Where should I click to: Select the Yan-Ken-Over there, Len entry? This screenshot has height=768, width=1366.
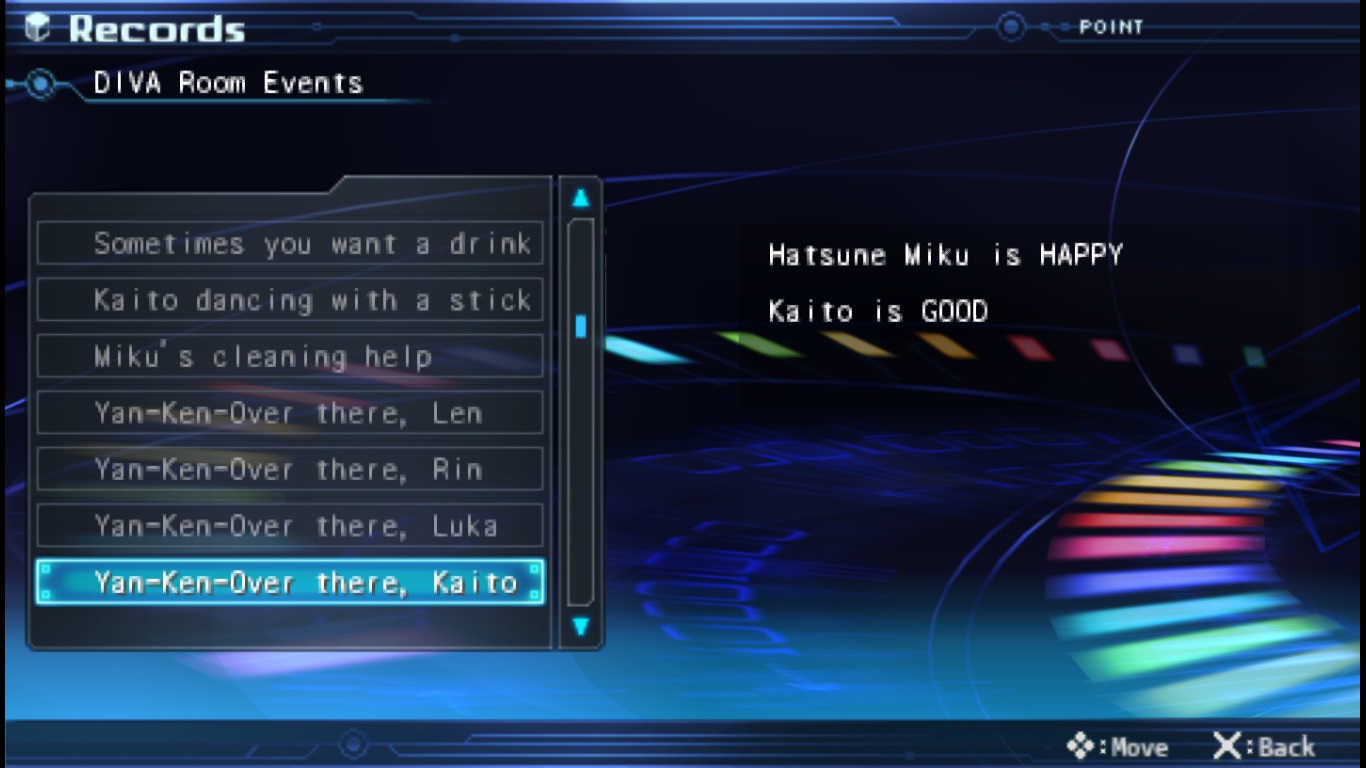pos(289,413)
